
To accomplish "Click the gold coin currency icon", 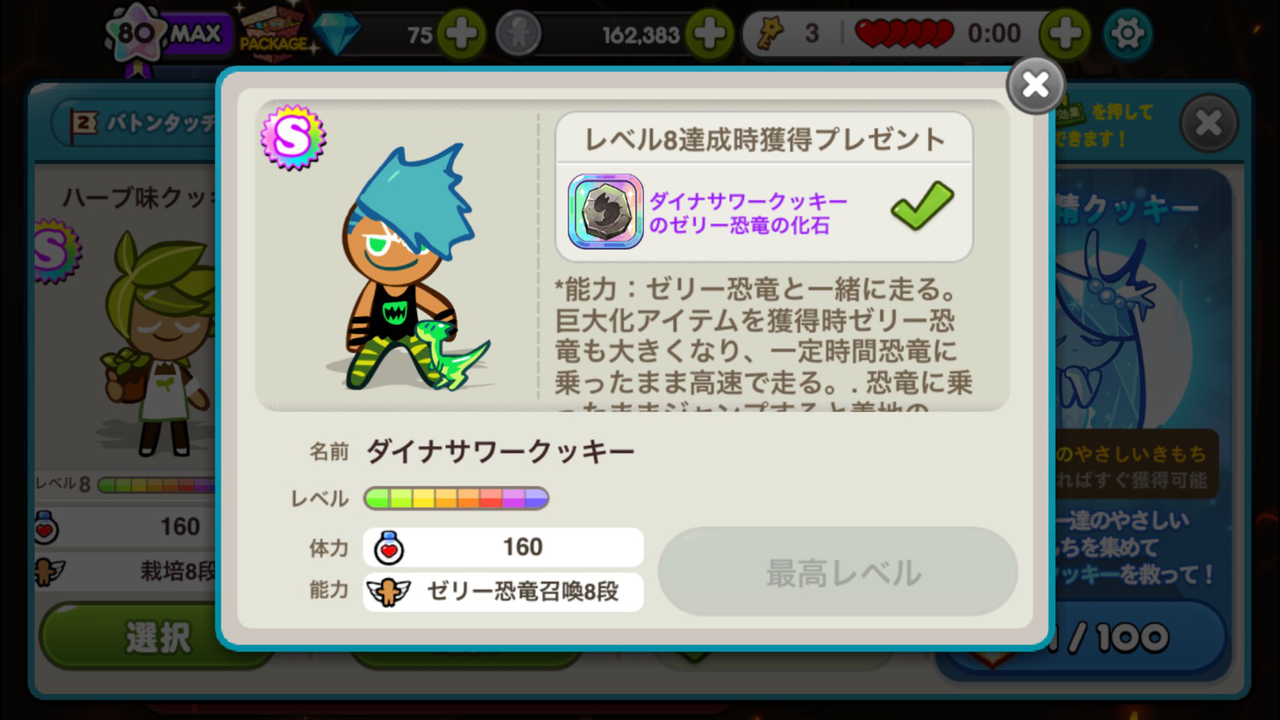I will pos(517,33).
